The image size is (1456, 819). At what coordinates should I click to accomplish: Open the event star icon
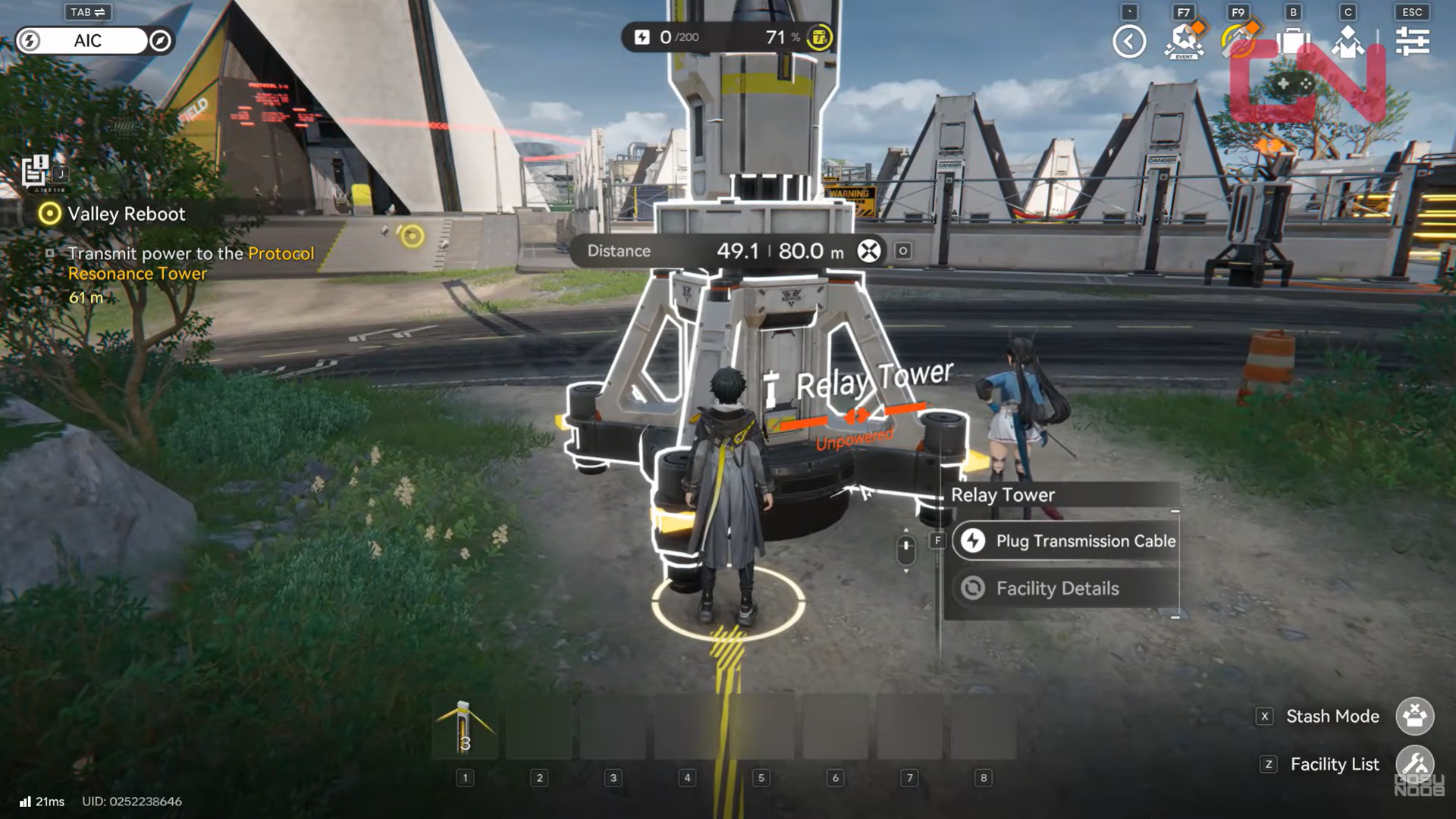(x=1184, y=41)
